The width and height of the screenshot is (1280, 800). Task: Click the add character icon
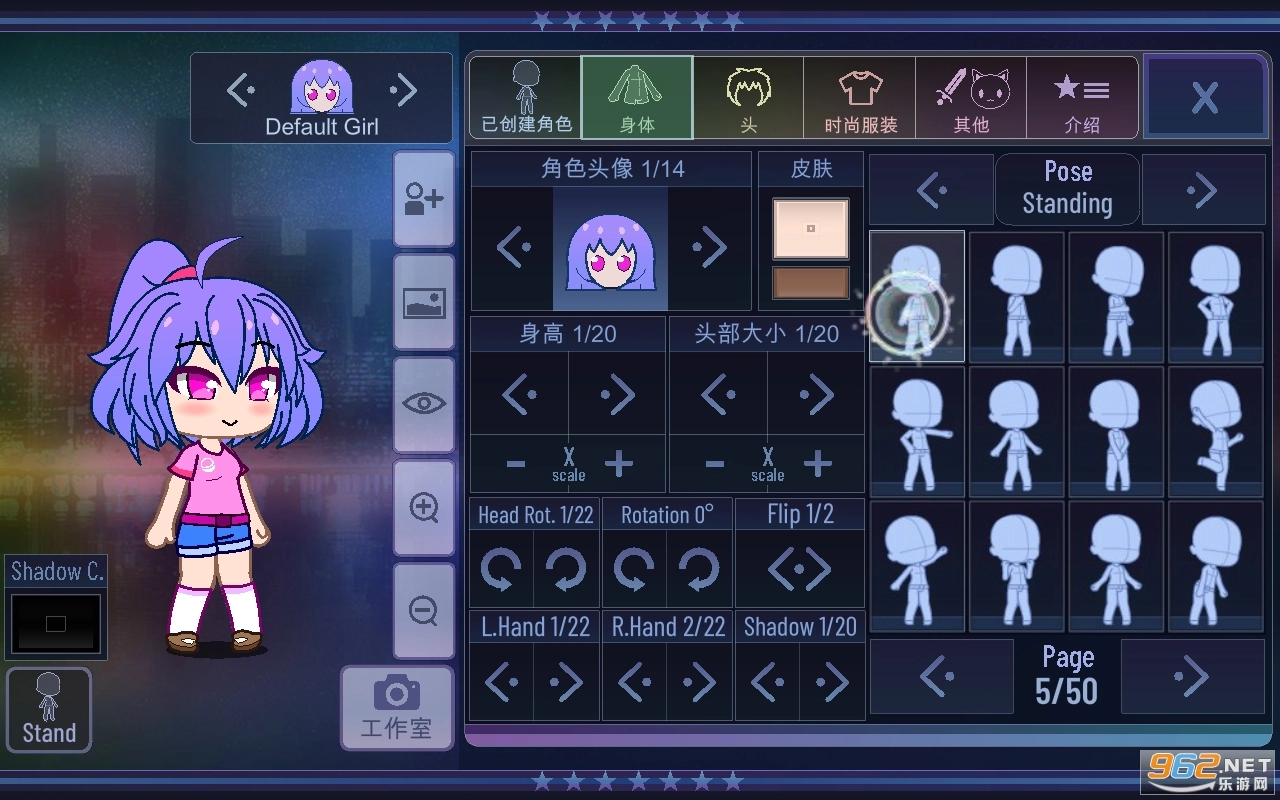(x=424, y=199)
